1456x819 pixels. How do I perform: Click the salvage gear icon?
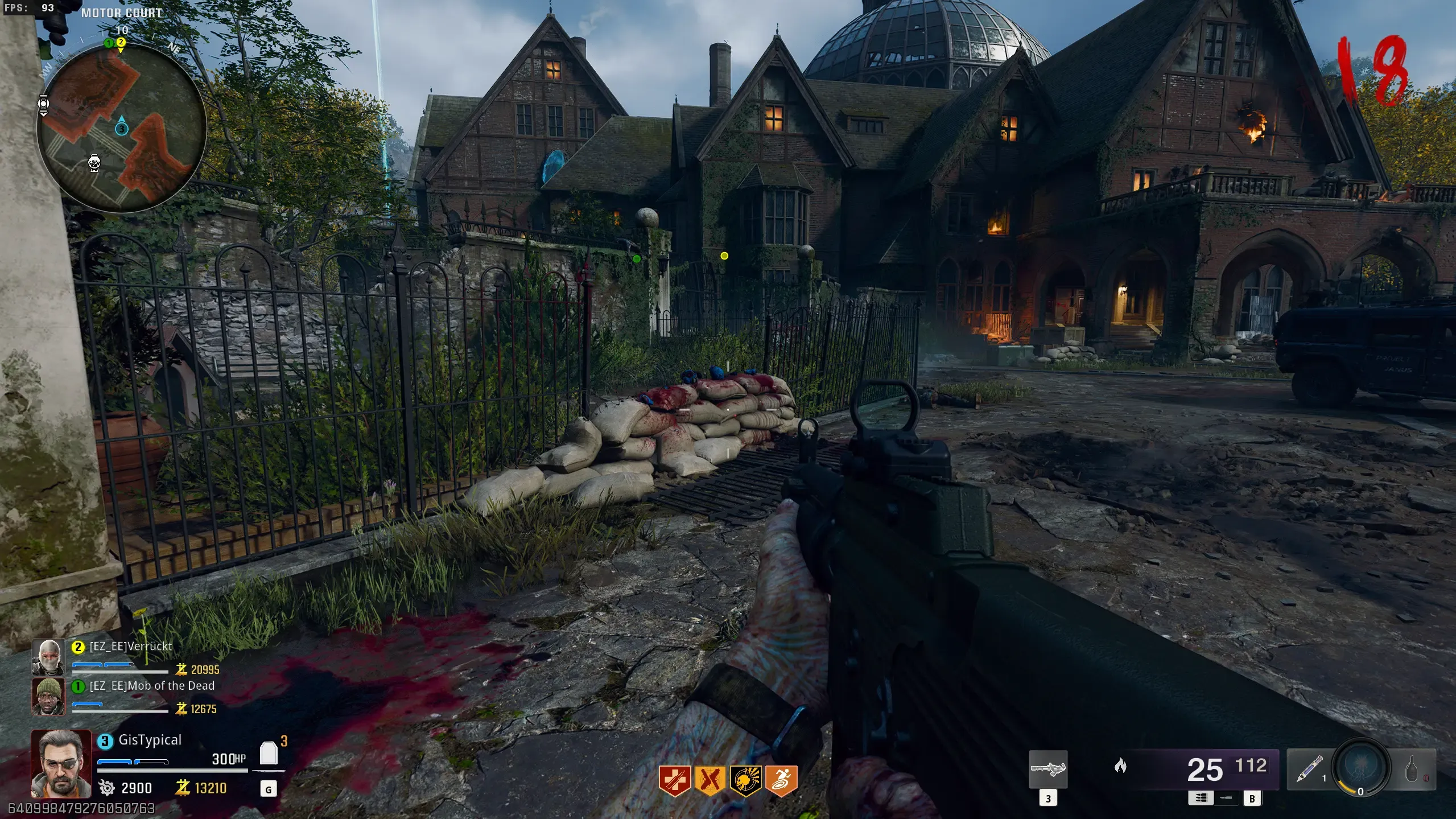tap(106, 788)
